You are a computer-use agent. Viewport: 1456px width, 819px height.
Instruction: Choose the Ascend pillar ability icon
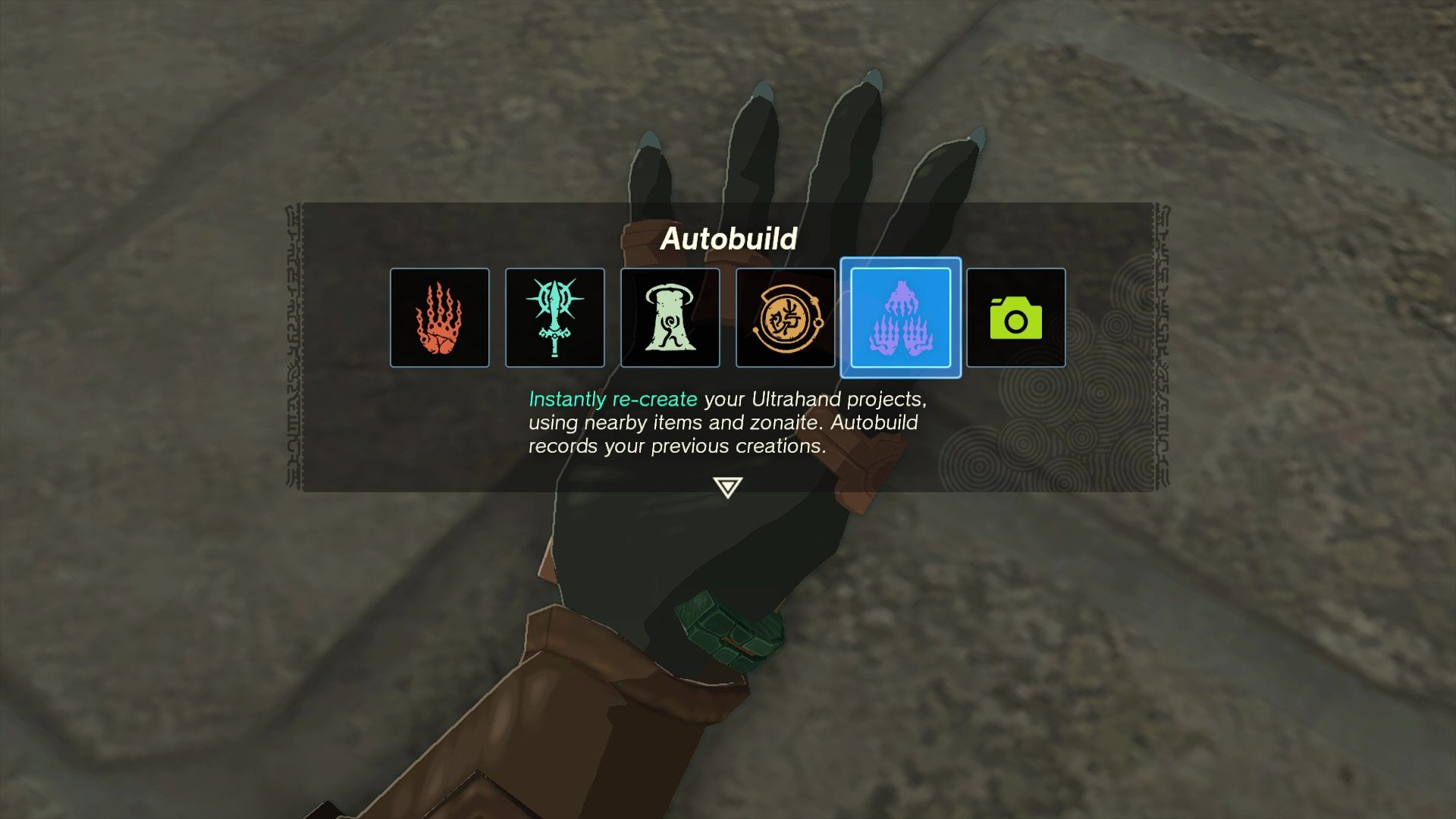tap(670, 317)
